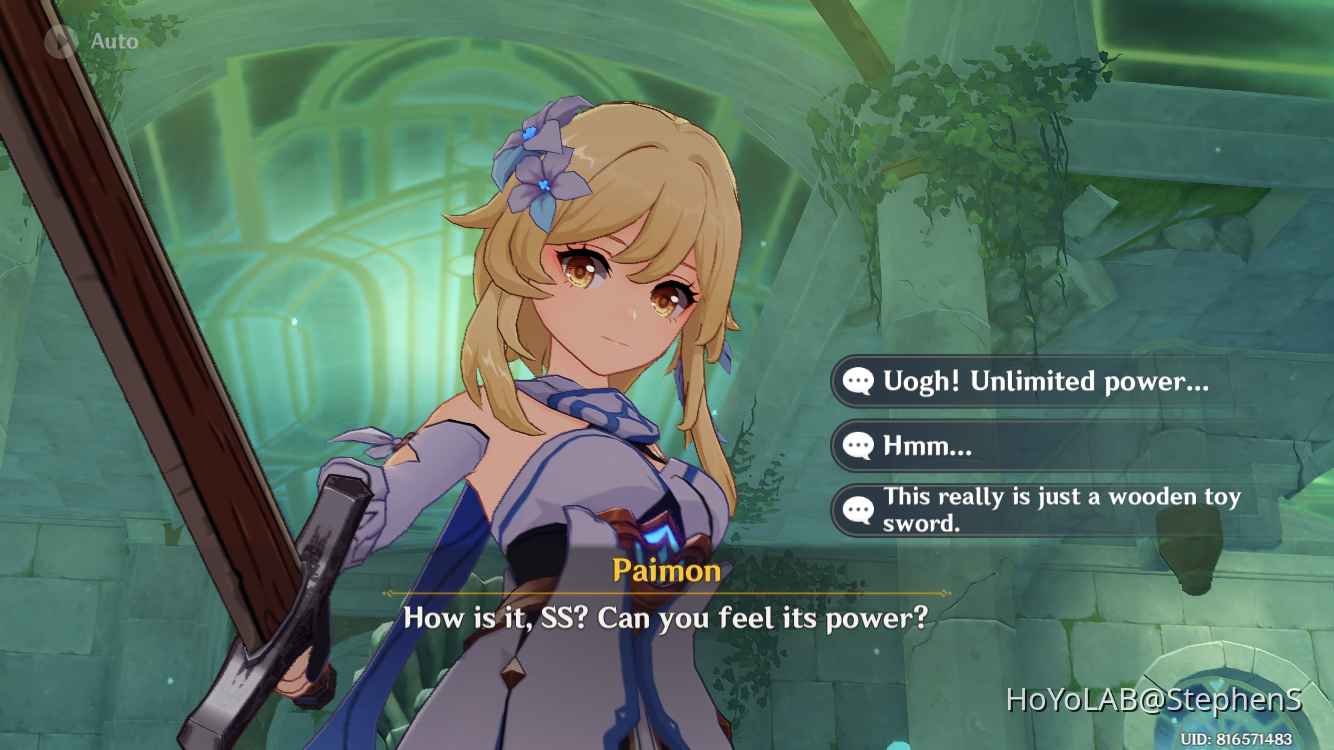Click the dialogue icon of the bottom response option
The height and width of the screenshot is (750, 1334).
(x=861, y=509)
